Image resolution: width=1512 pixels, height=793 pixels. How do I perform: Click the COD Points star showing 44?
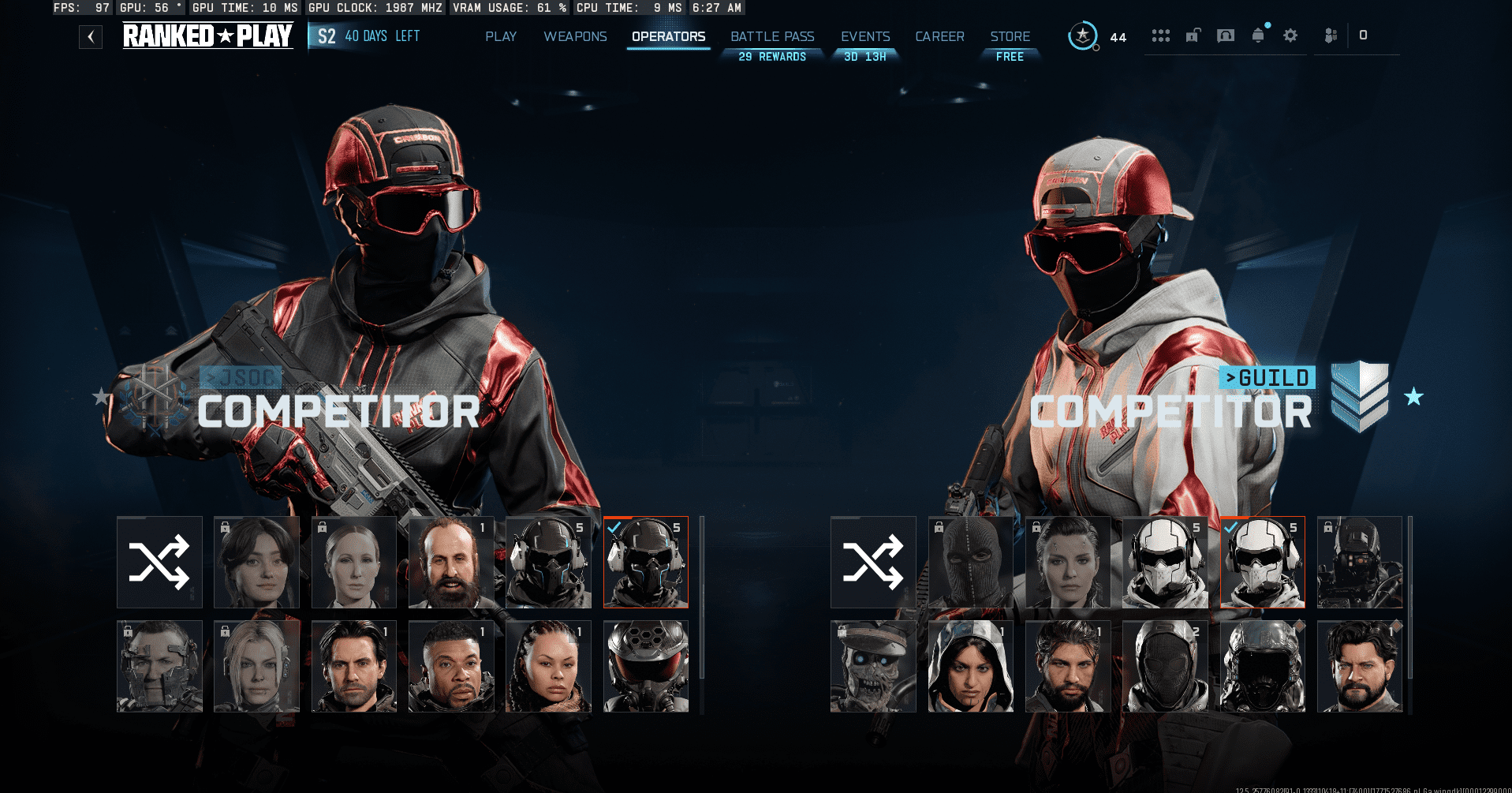[x=1083, y=36]
